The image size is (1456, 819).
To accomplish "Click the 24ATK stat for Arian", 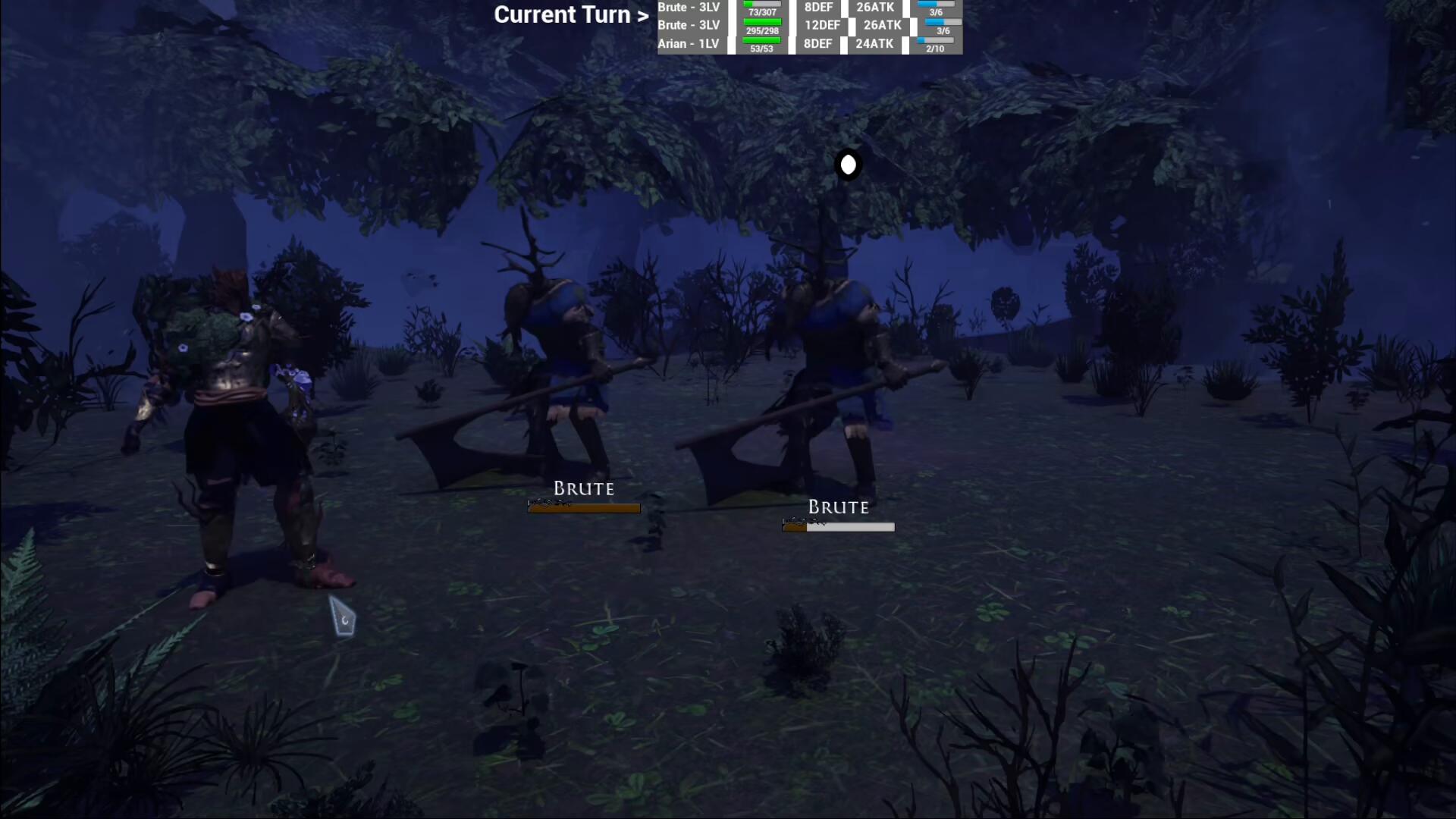I will [874, 43].
